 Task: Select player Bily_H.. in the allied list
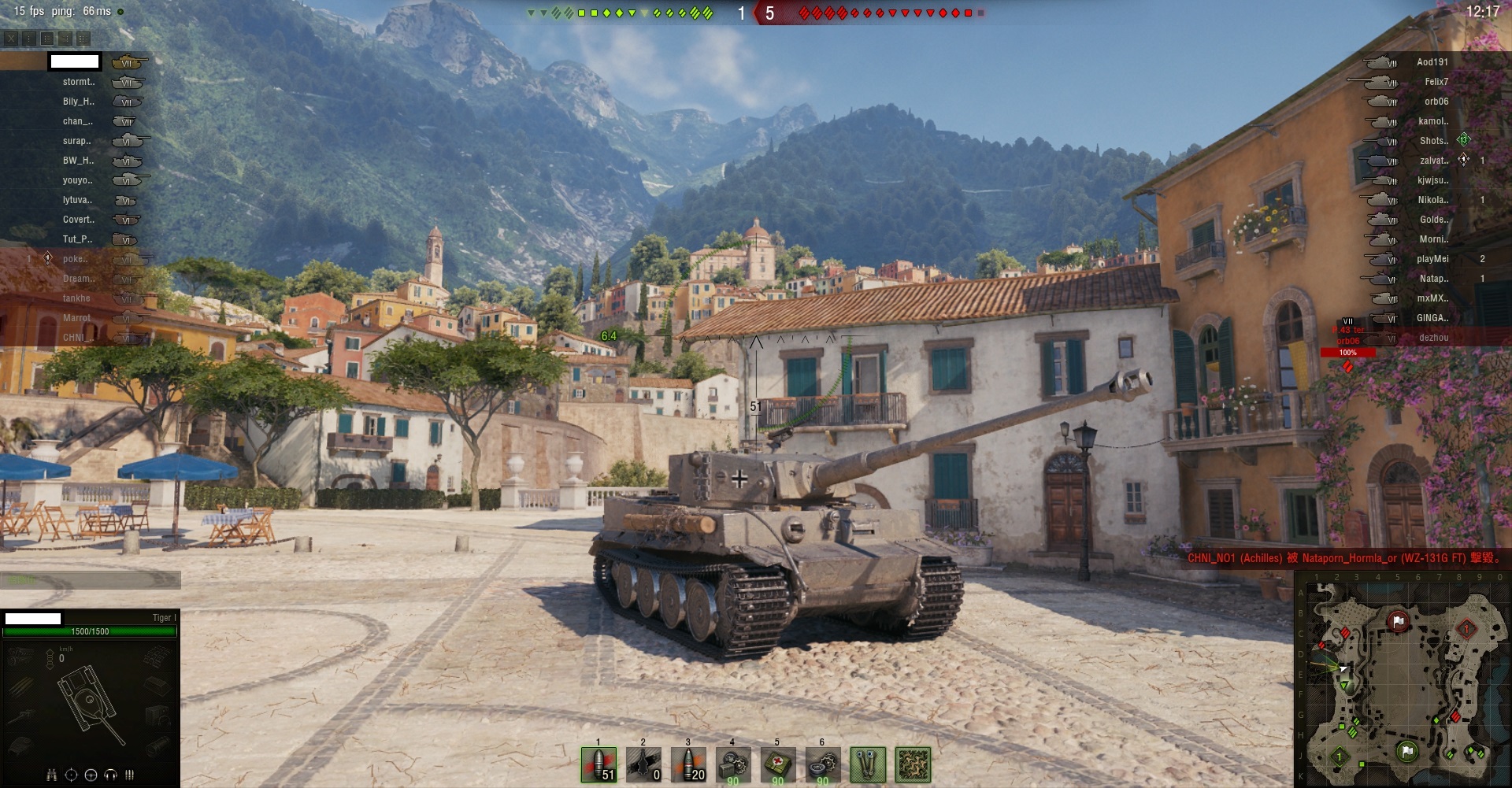(79, 102)
